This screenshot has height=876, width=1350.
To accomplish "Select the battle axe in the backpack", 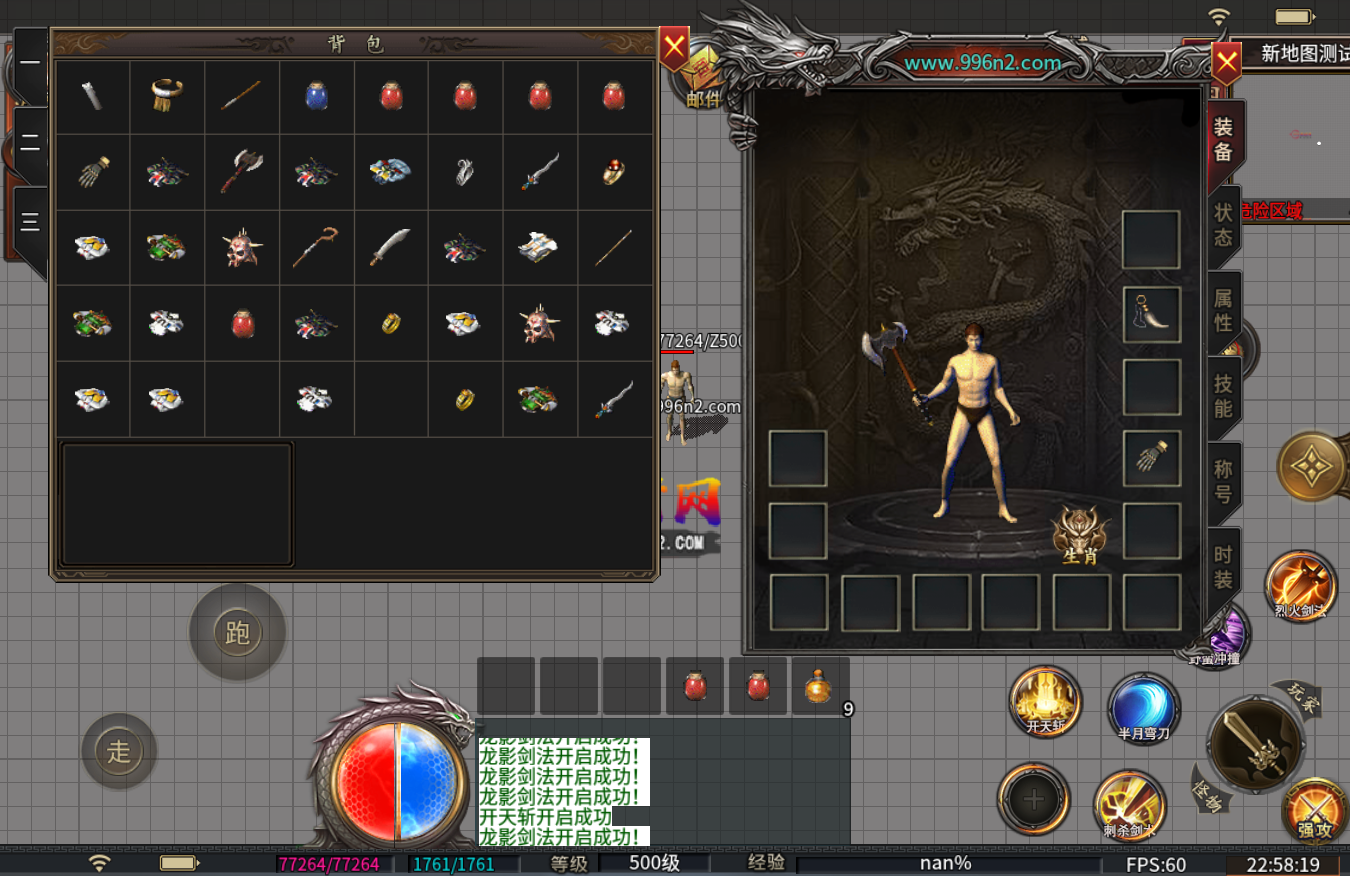I will point(241,171).
